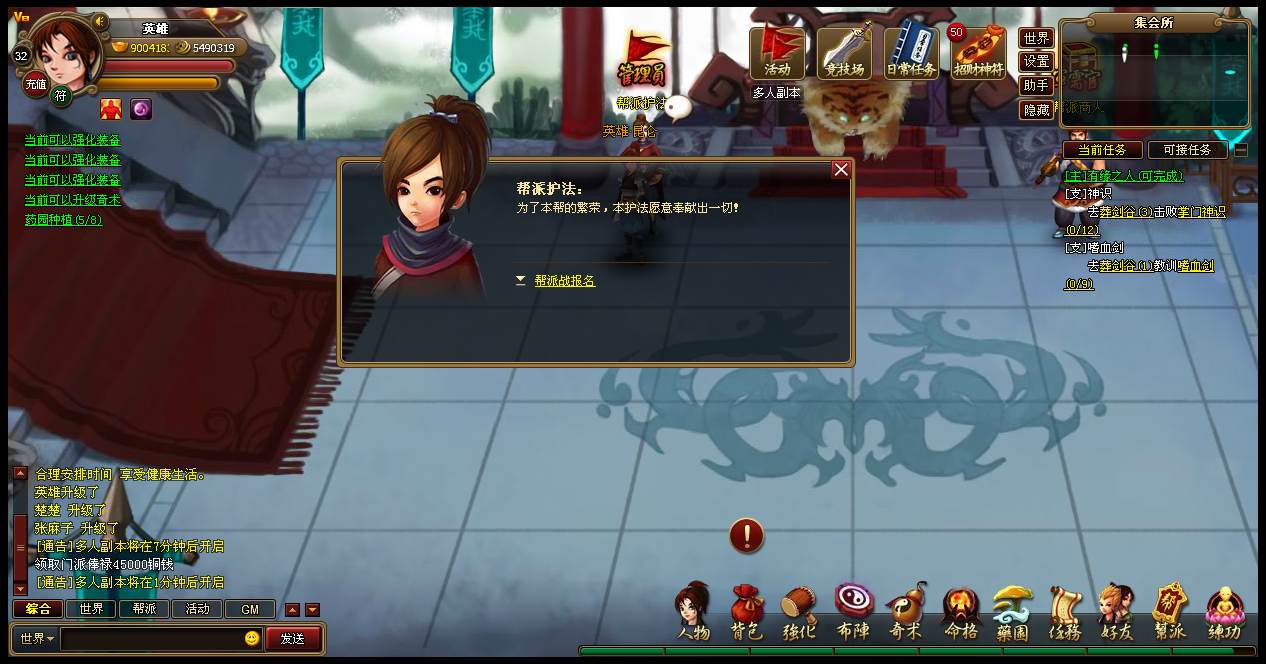Open the 练功 training lotus icon
The height and width of the screenshot is (664, 1266).
[x=1223, y=614]
